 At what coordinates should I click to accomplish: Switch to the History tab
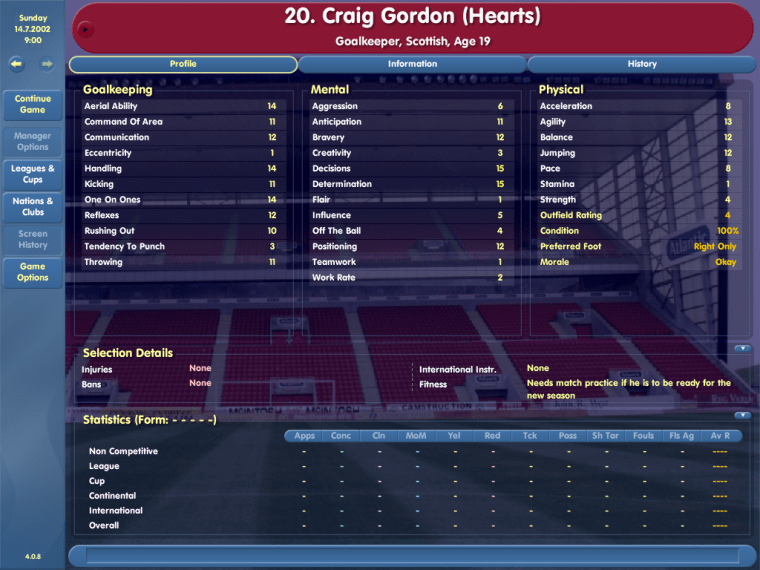coord(642,64)
